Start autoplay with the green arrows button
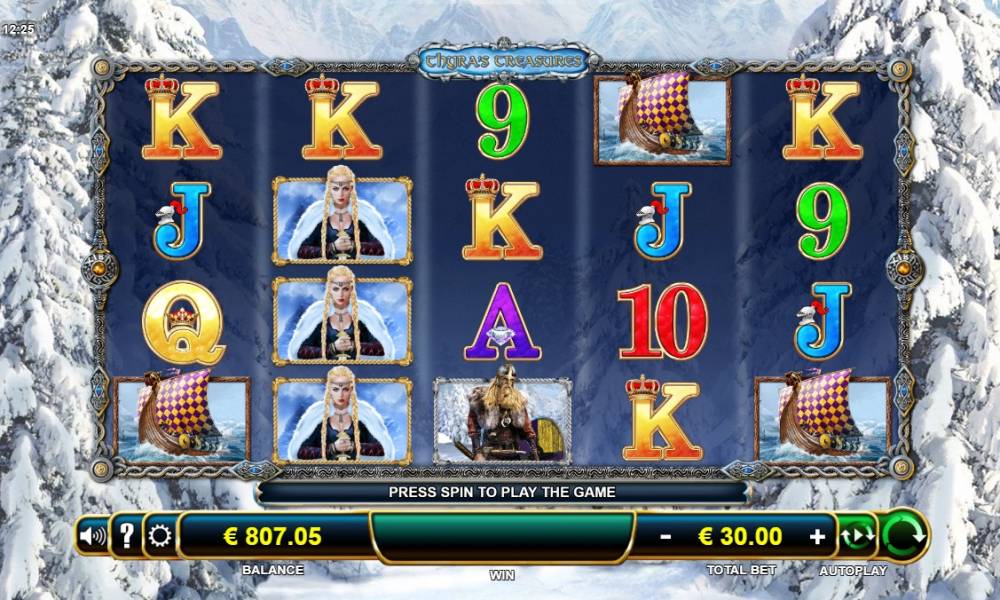 [856, 536]
